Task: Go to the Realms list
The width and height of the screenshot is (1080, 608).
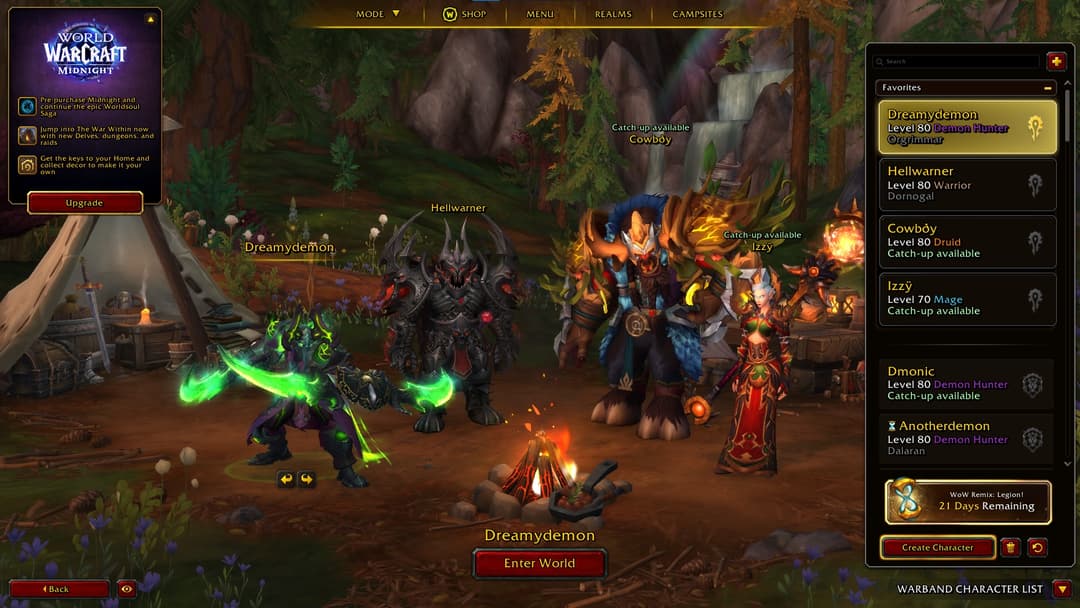Action: point(613,14)
